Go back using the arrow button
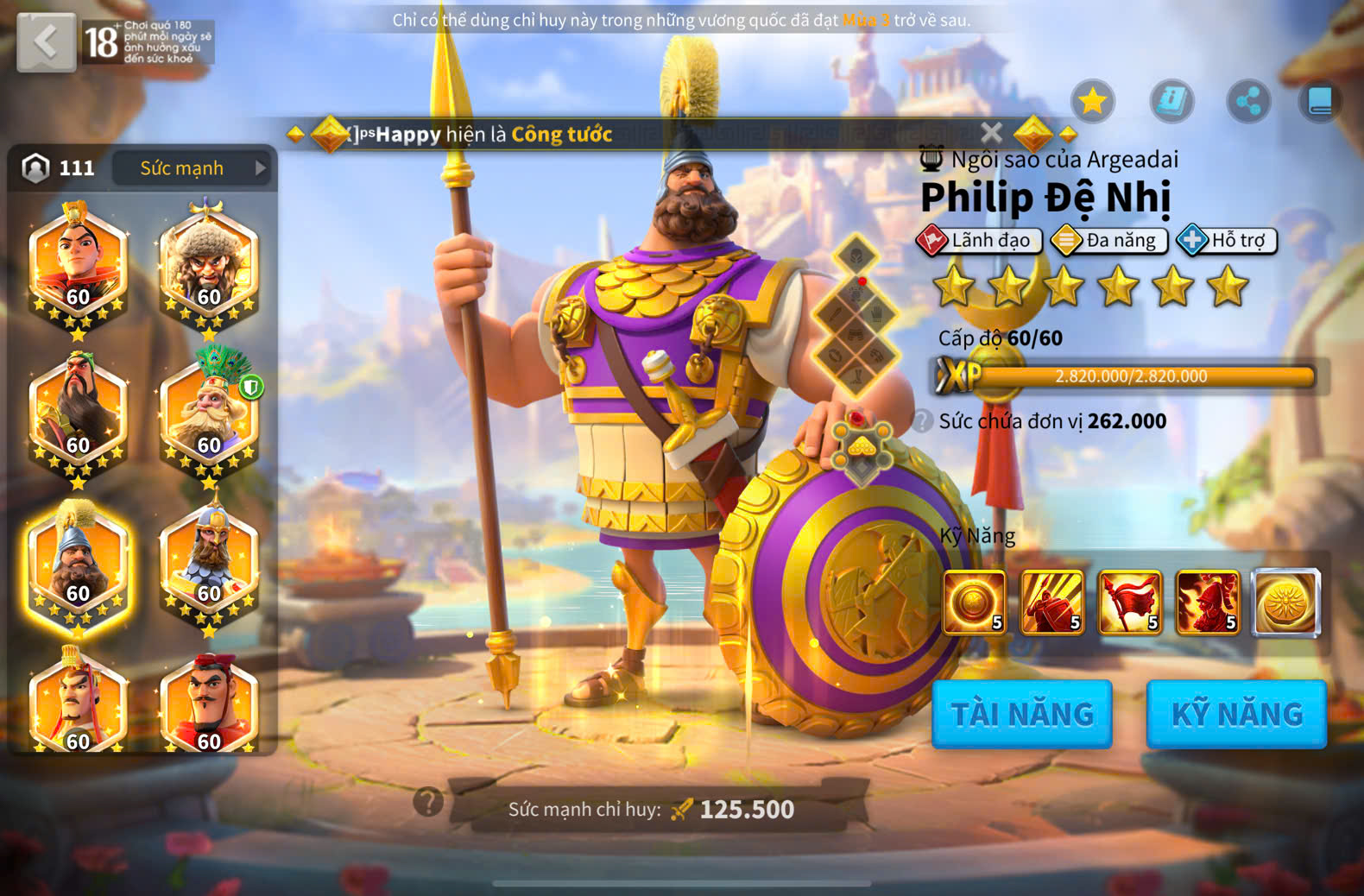Screen dimensions: 1364x896 [x=46, y=41]
